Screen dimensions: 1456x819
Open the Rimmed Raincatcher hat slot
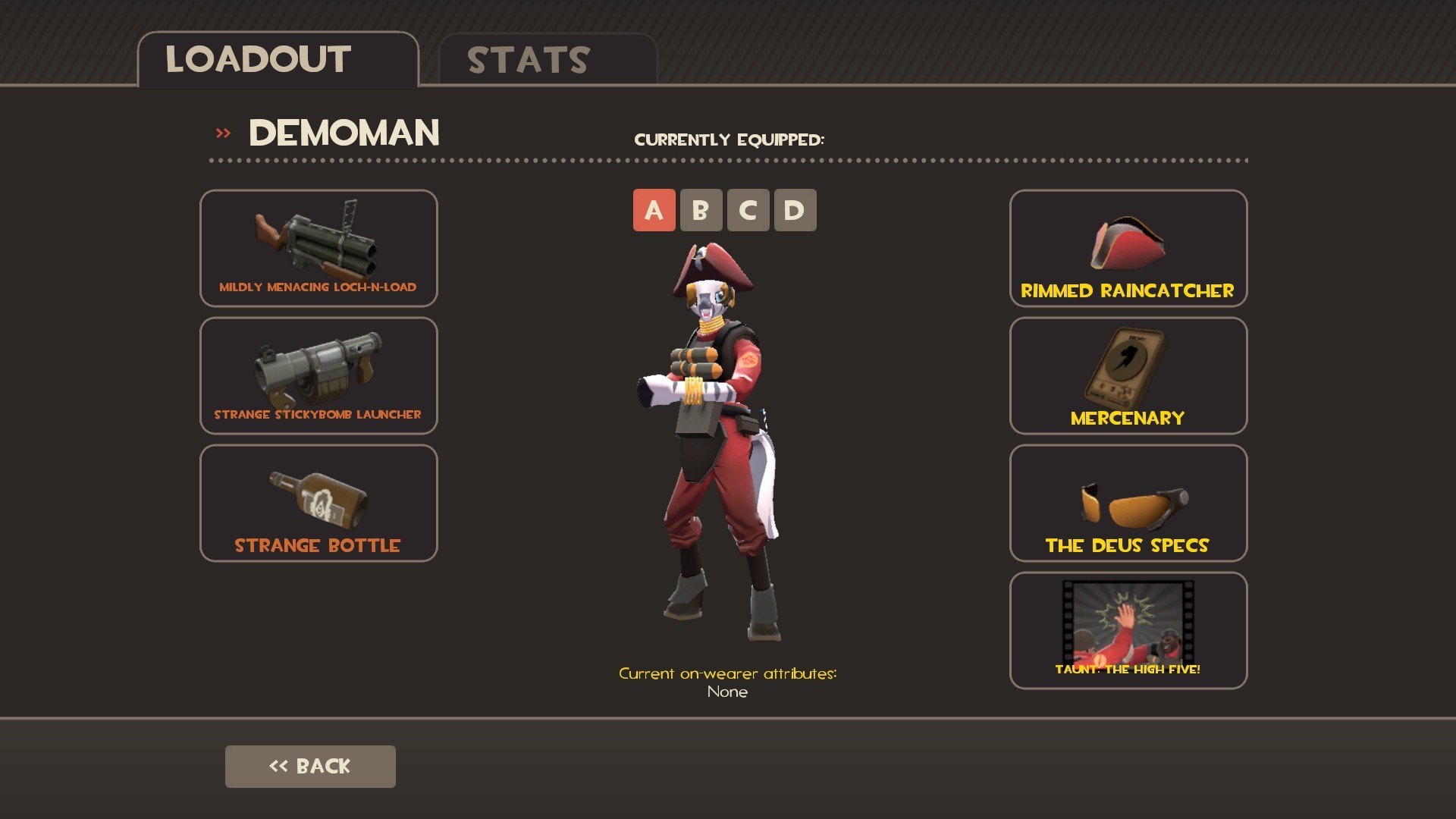(1128, 248)
